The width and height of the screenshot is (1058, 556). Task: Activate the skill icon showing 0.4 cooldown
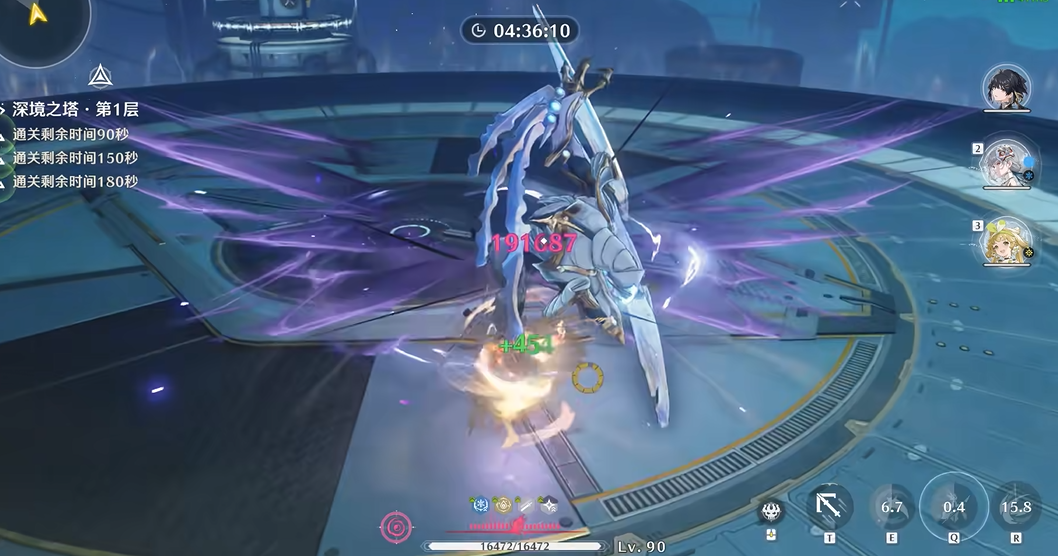click(953, 506)
